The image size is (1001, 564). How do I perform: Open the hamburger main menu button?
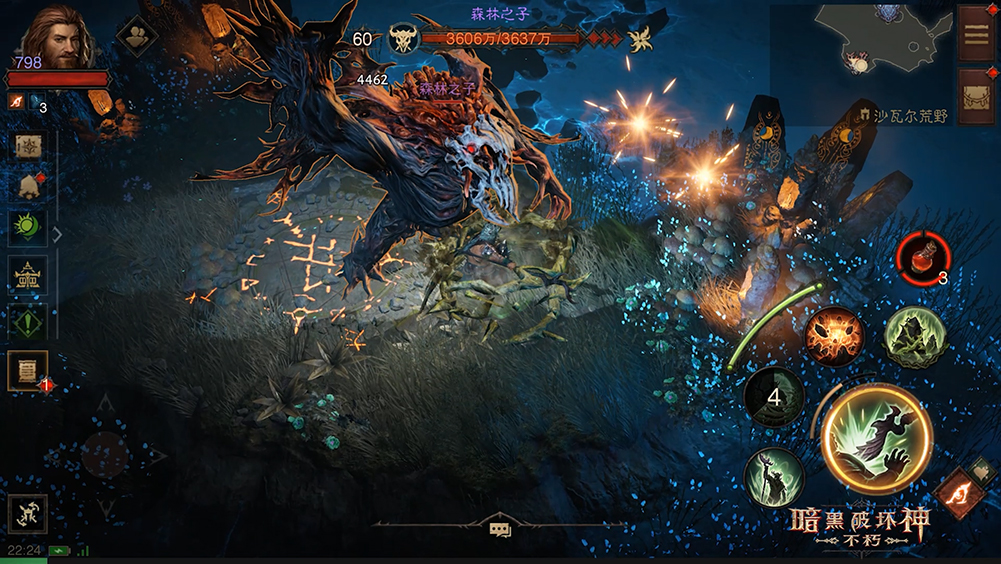[x=975, y=33]
